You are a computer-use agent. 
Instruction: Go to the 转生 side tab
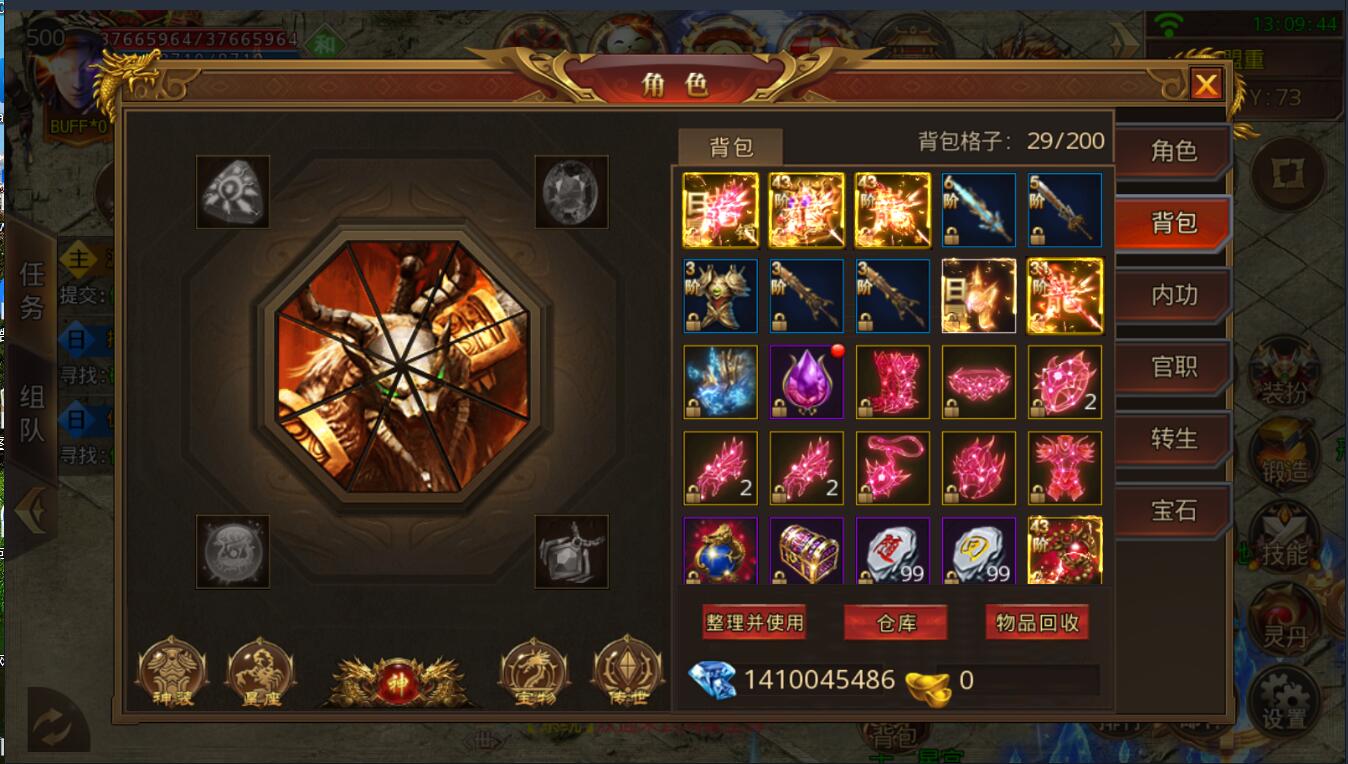[1173, 439]
